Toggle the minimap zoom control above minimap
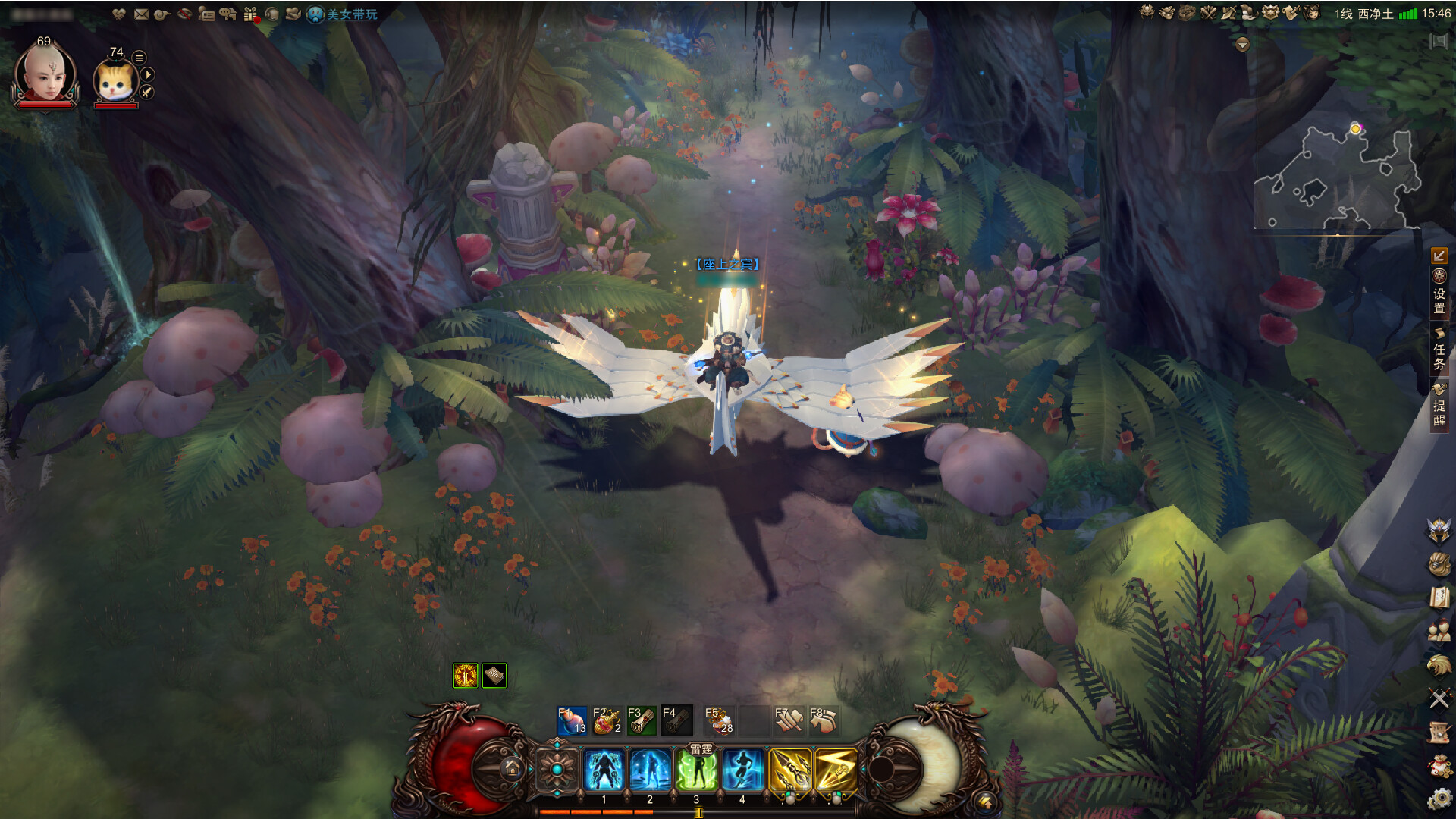Image resolution: width=1456 pixels, height=819 pixels. 1242,43
